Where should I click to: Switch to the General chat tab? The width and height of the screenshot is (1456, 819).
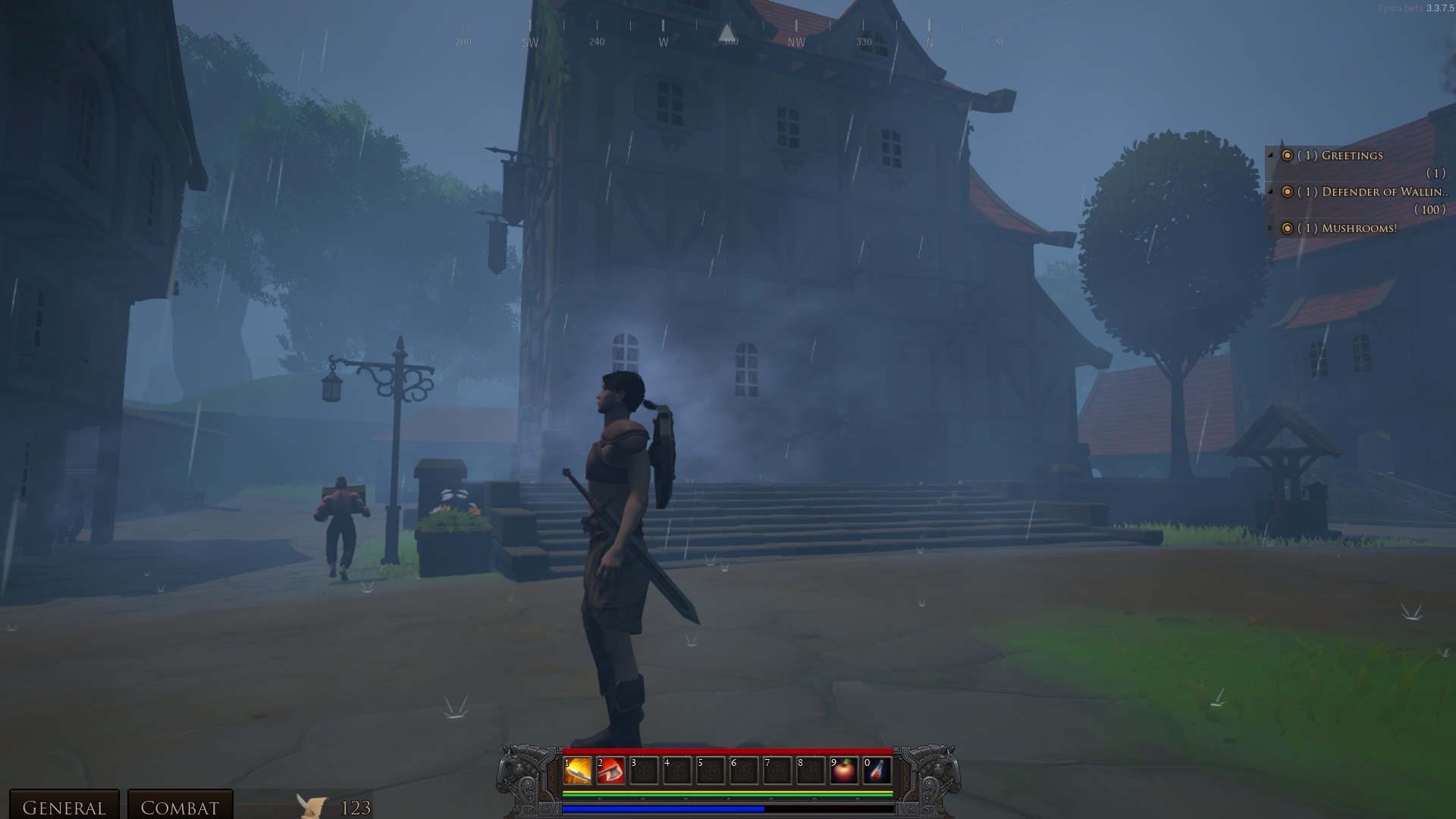coord(64,807)
